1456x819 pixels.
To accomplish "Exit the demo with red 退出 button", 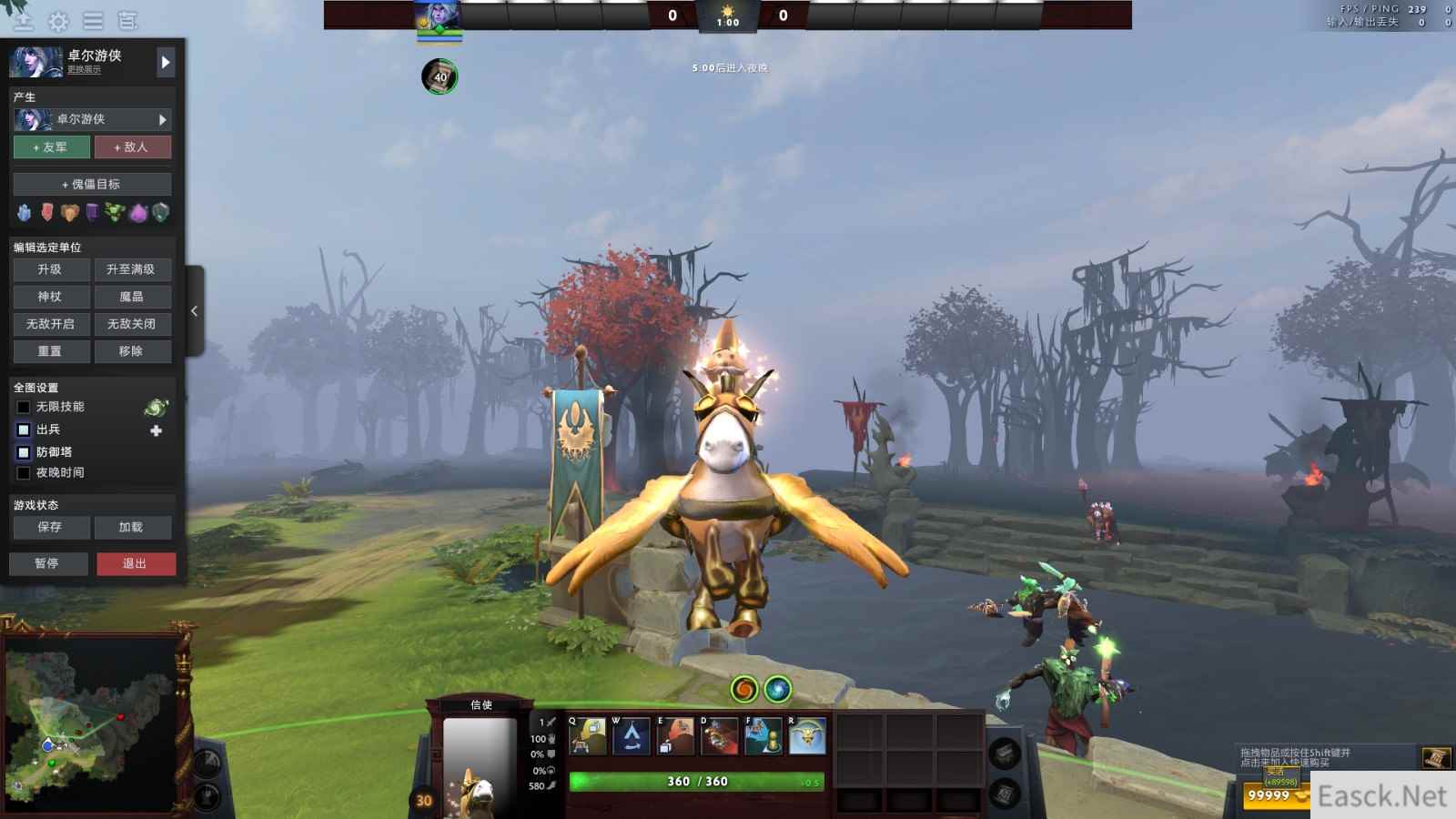I will [136, 563].
